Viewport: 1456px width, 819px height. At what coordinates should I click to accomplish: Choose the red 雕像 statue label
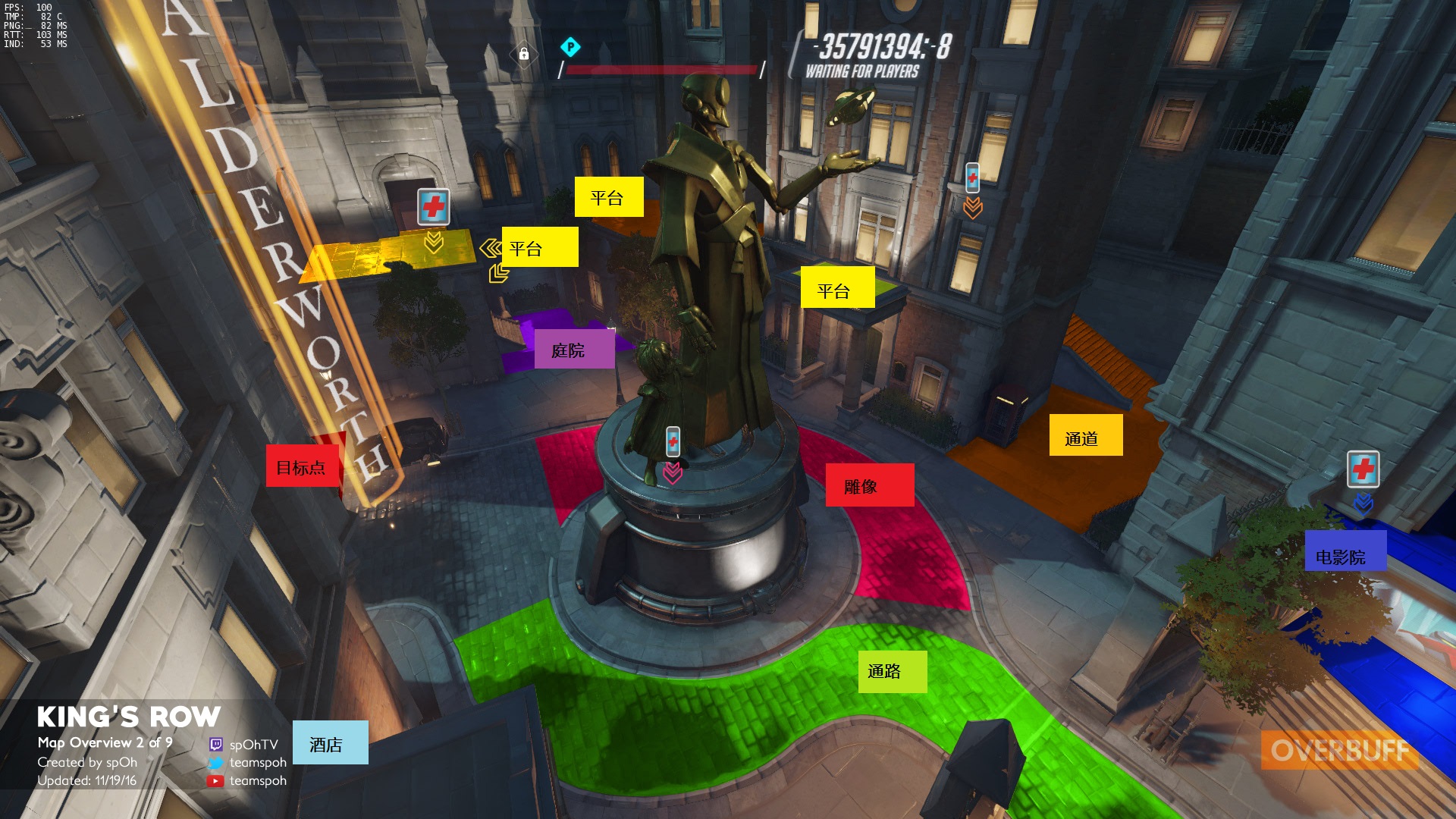pos(869,485)
